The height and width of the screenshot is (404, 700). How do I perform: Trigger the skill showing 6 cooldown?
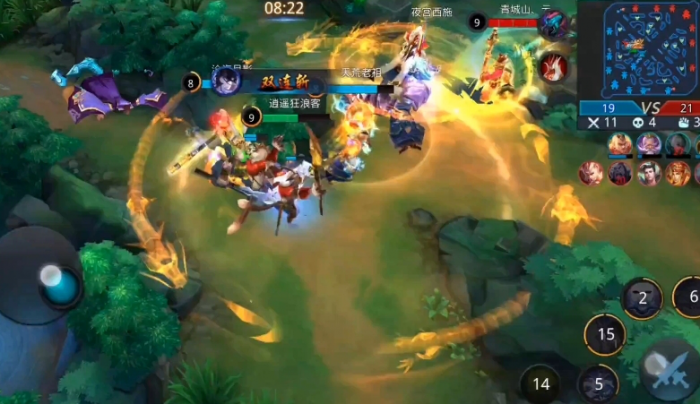click(689, 296)
